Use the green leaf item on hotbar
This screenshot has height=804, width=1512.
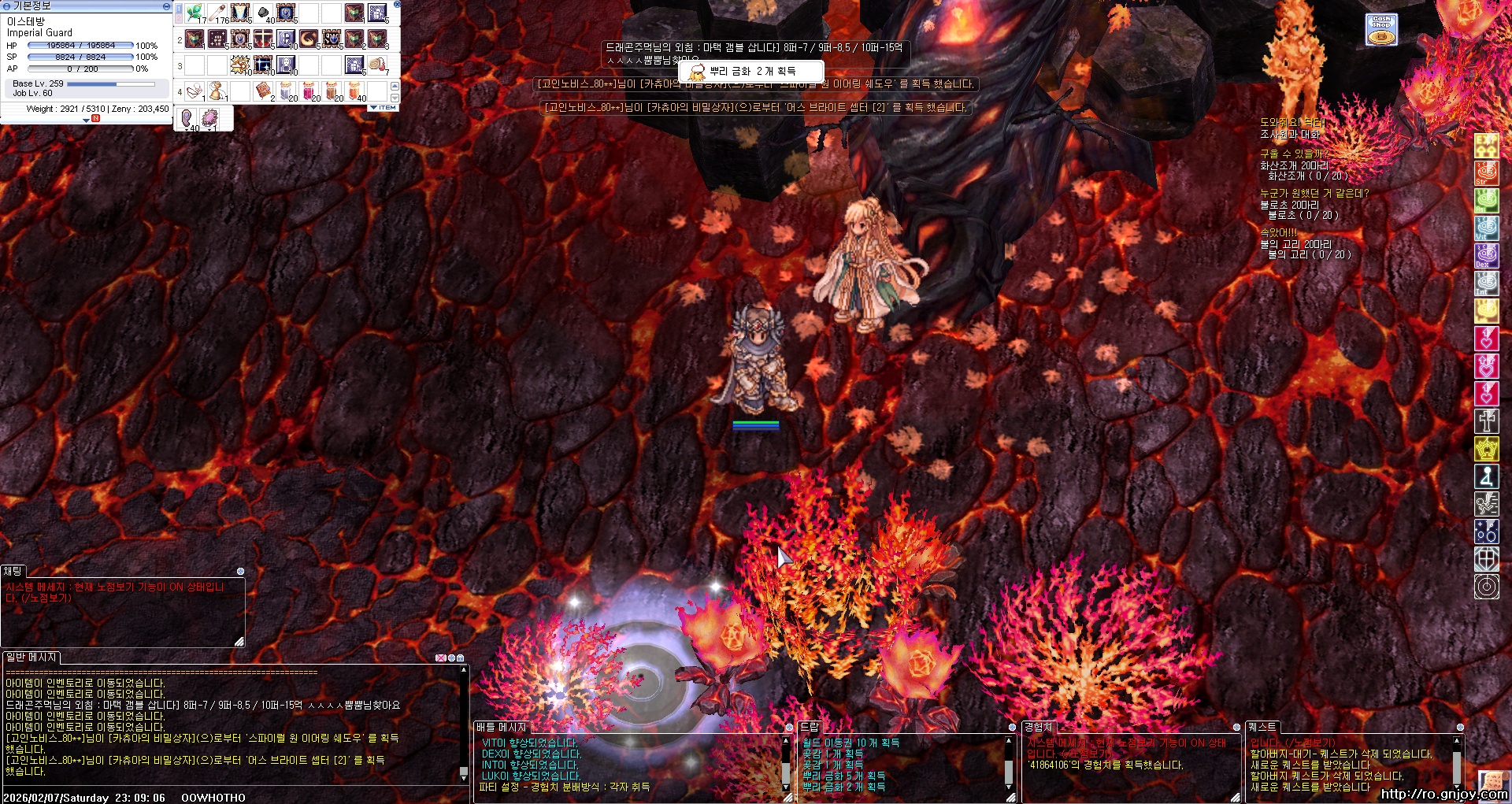tap(195, 13)
